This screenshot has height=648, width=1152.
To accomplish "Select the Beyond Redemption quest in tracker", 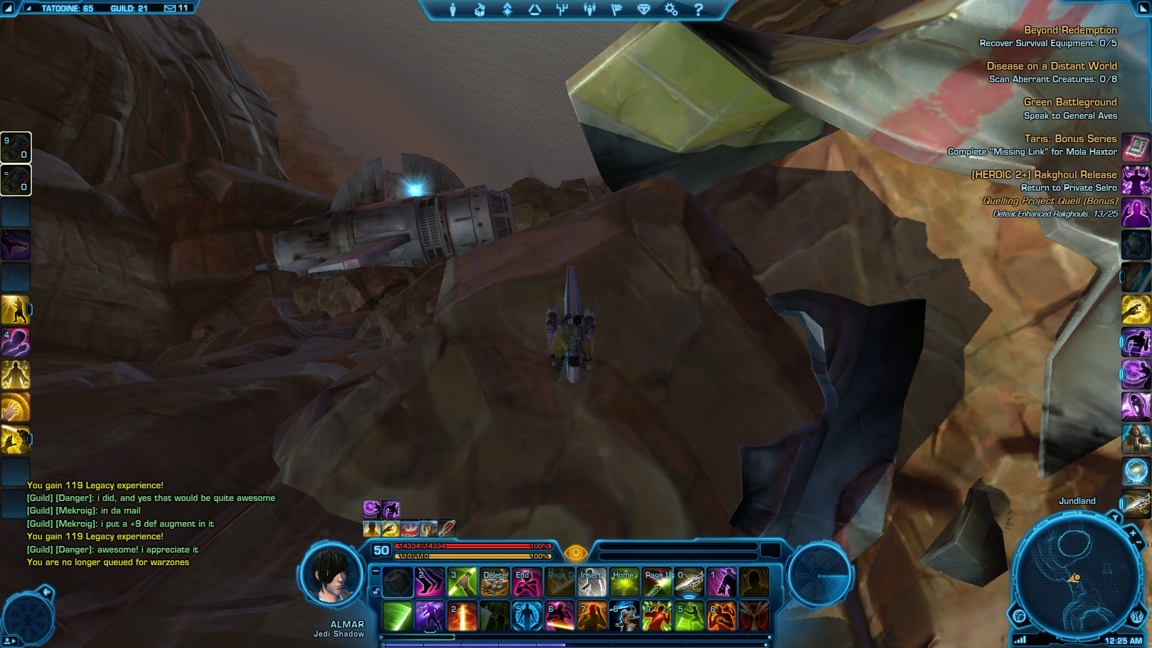I will coord(1070,30).
